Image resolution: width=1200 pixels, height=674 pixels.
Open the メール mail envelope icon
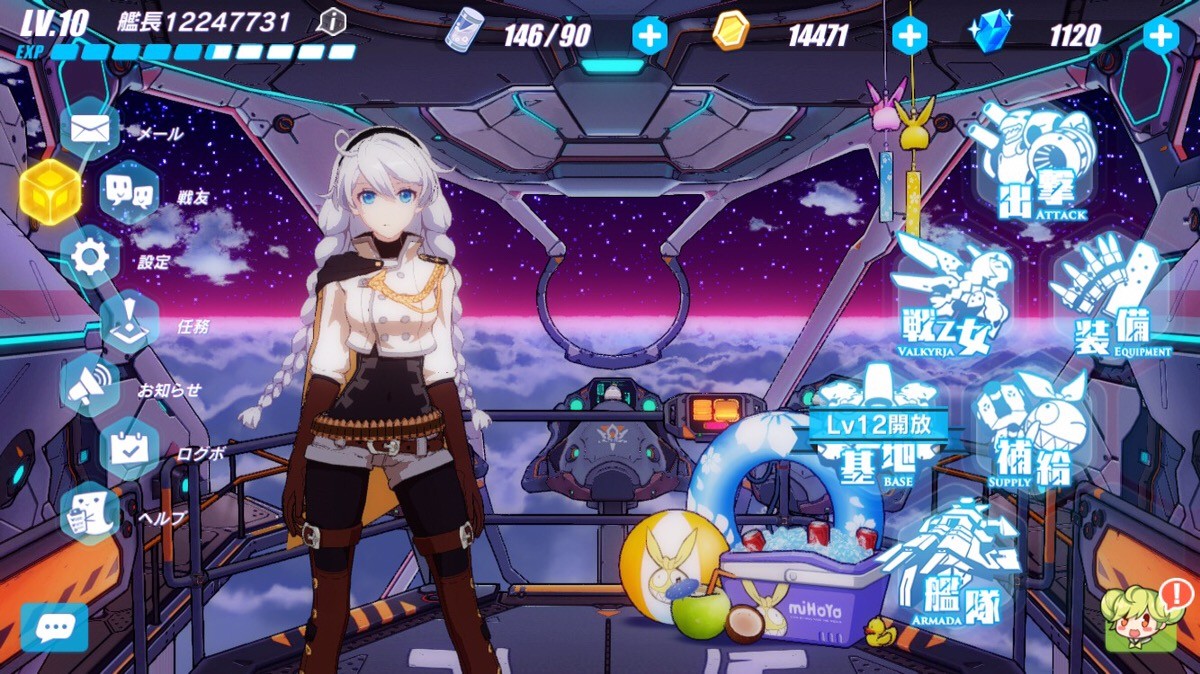coord(89,130)
